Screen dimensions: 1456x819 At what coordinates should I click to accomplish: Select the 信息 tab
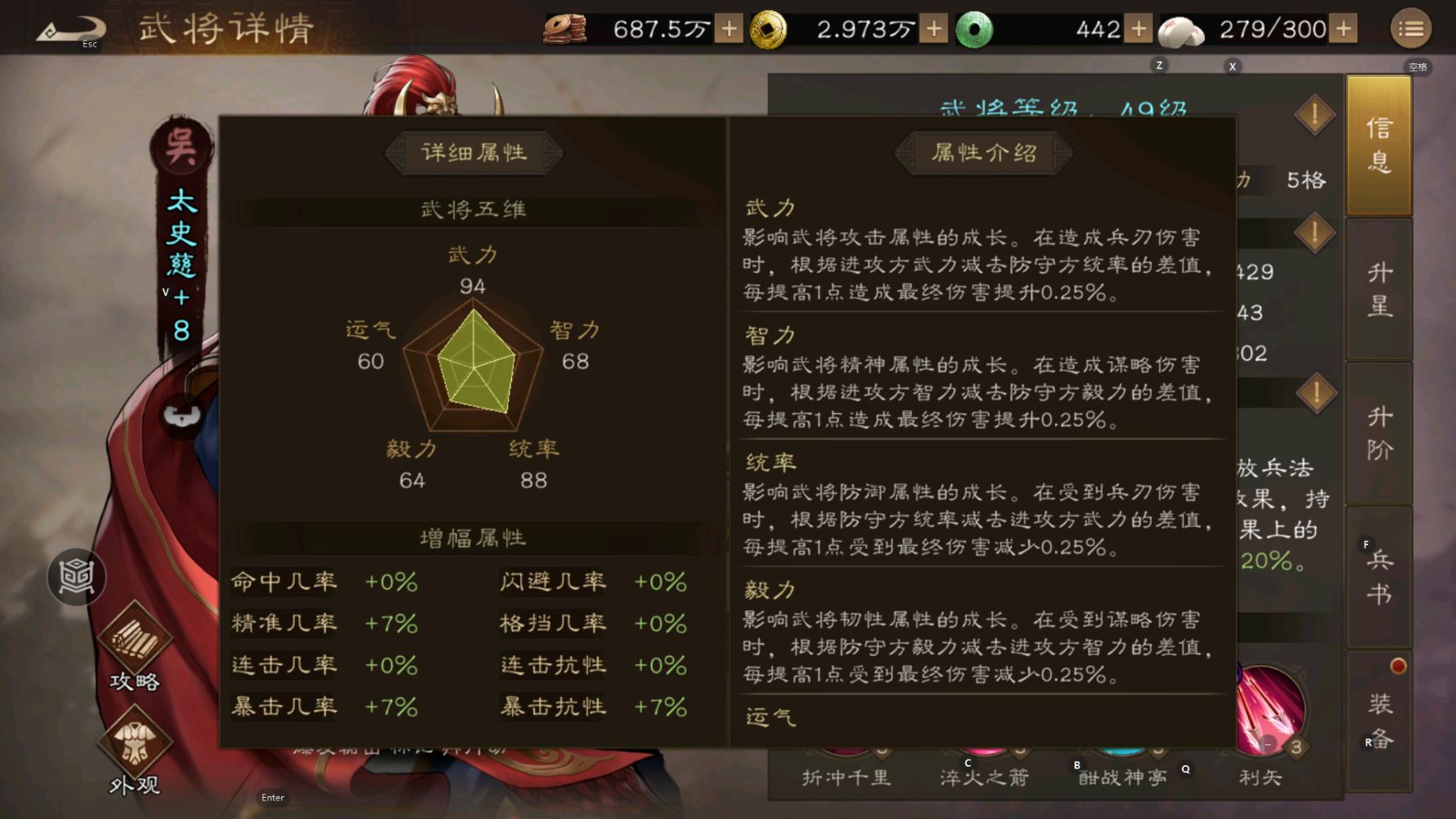(1379, 145)
